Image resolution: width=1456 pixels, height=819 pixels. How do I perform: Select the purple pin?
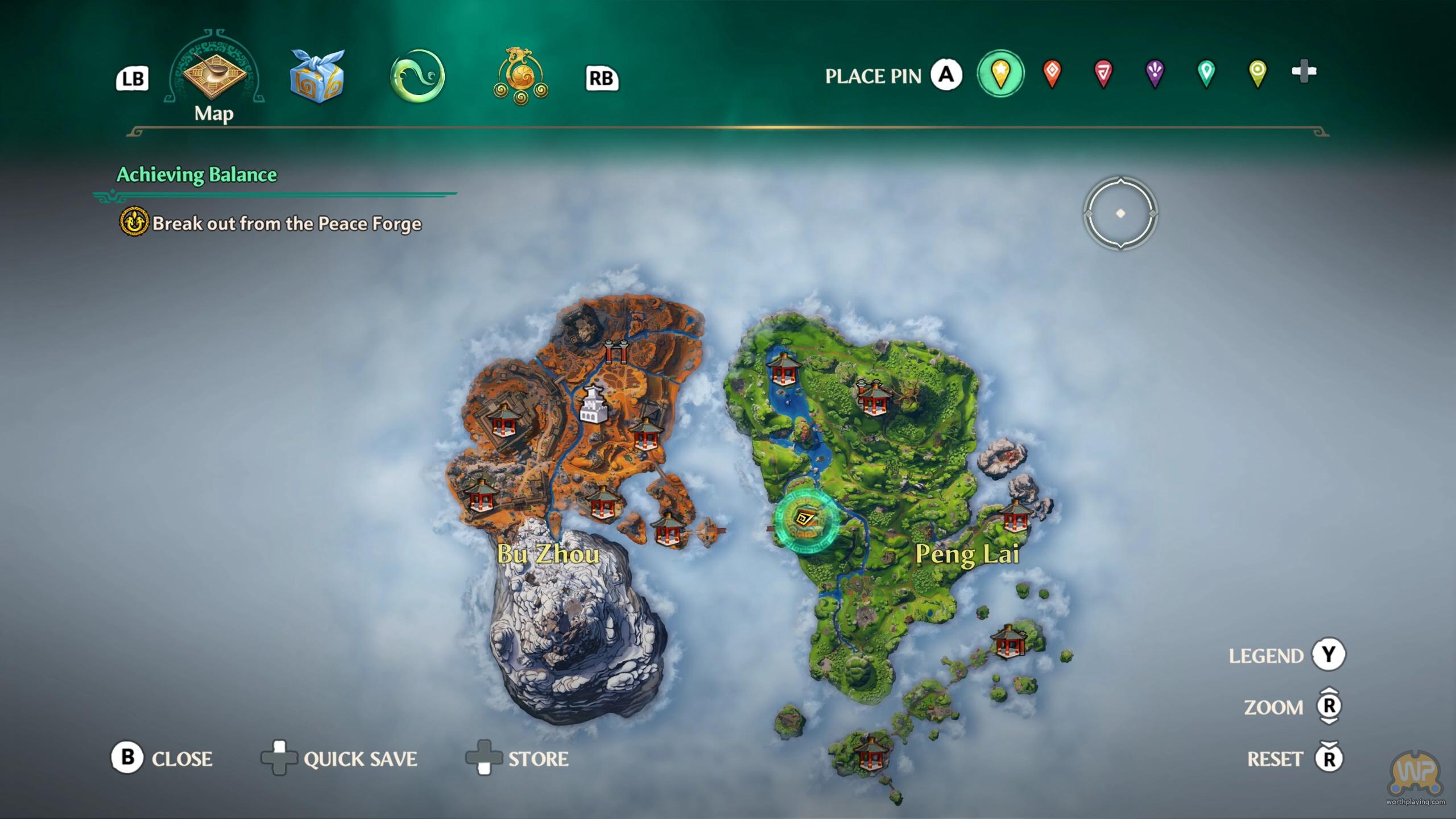(1155, 73)
